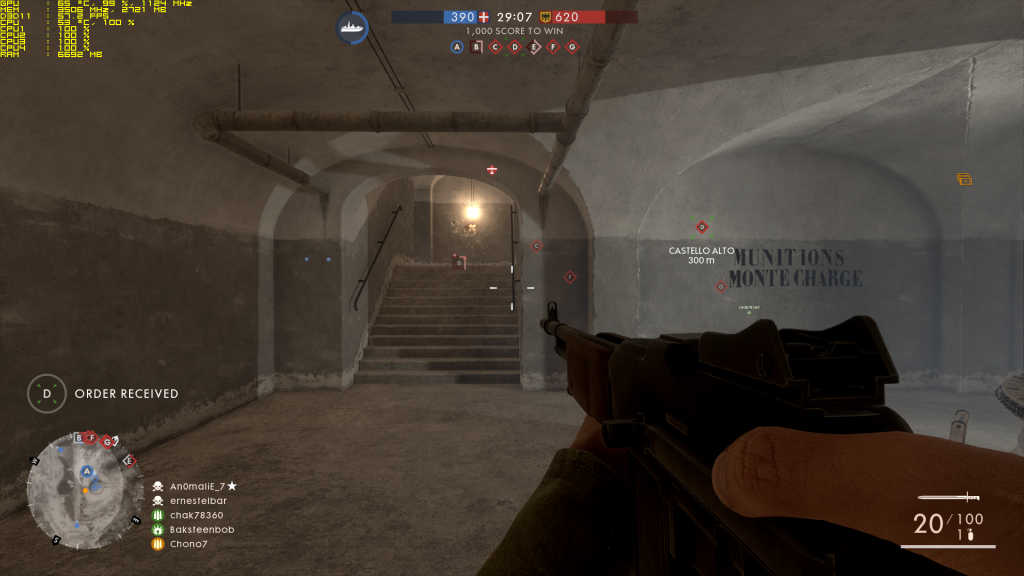1024x576 pixels.
Task: Click the grenade icon beside ammo count
Action: coord(970,535)
